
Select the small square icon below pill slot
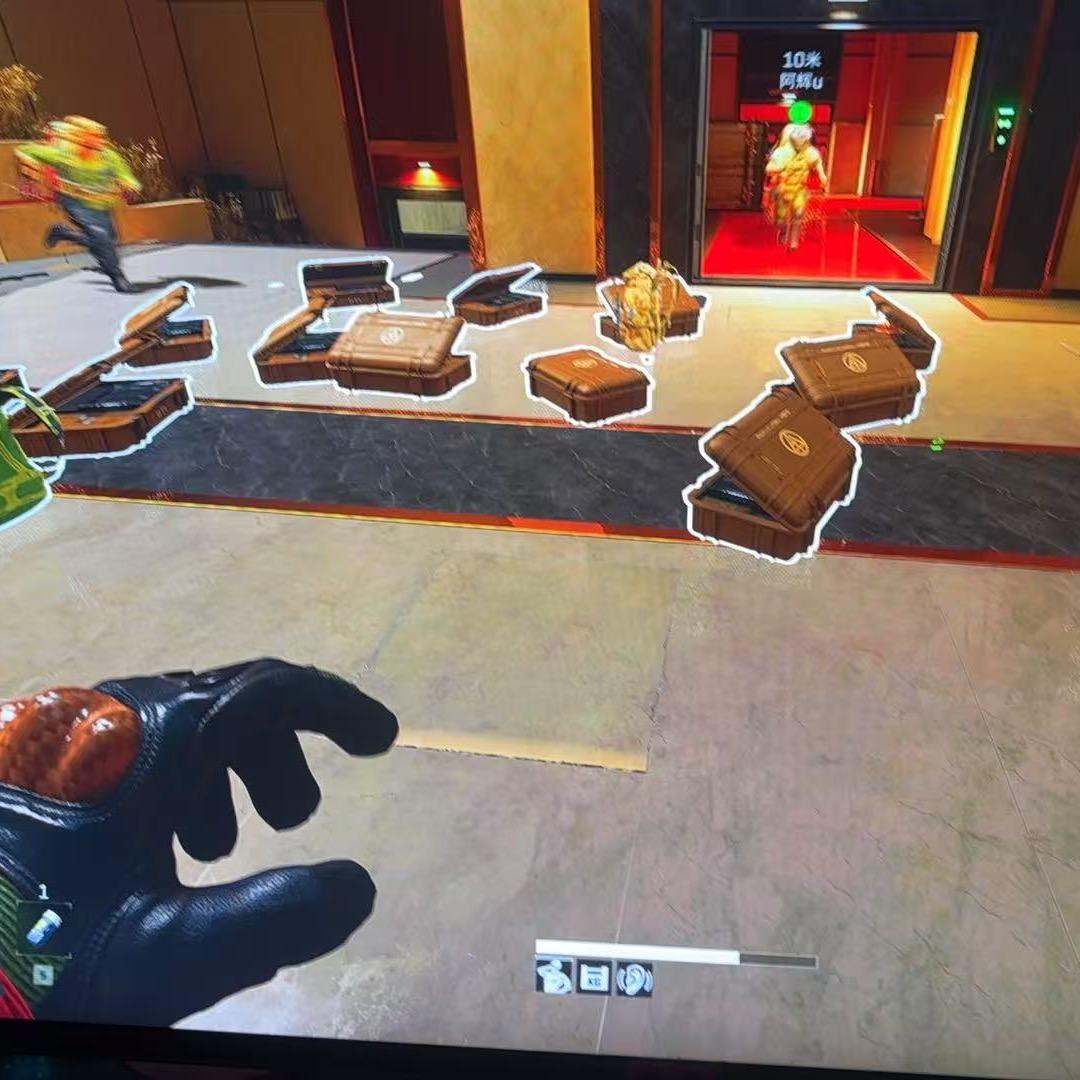pos(42,973)
